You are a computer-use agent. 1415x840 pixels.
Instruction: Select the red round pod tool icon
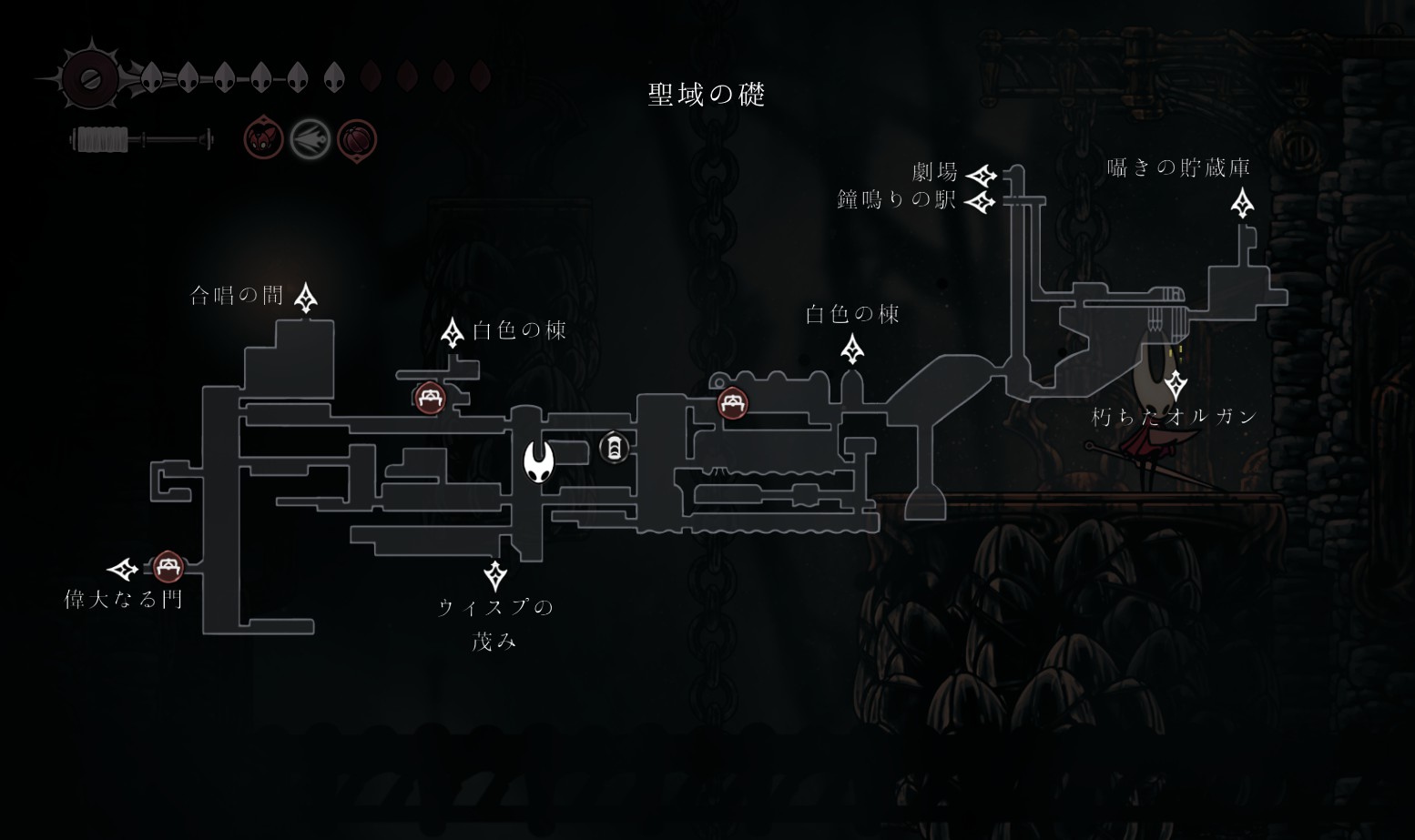pos(357,140)
